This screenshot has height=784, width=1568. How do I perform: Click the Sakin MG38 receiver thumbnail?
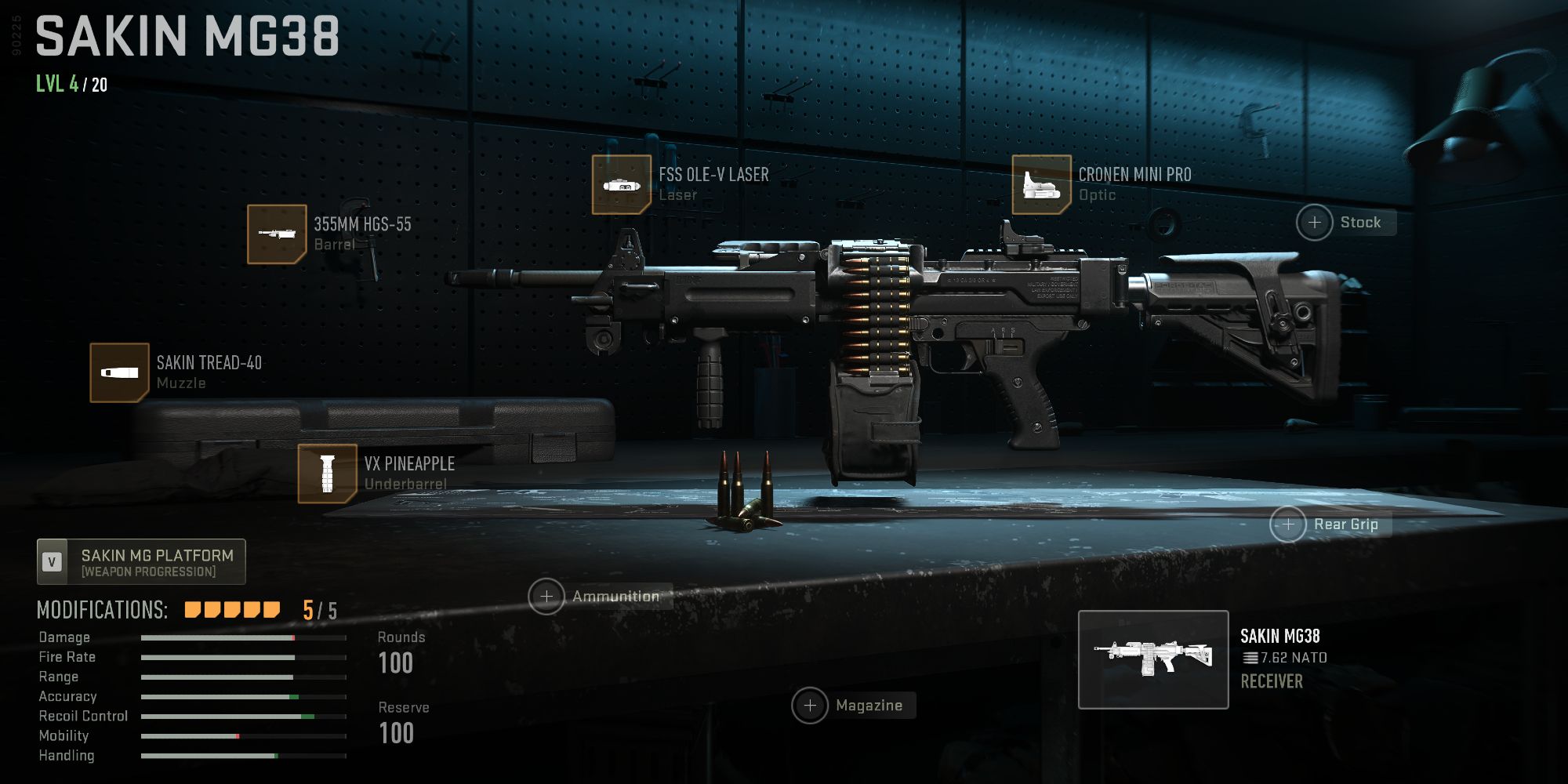pos(1152,659)
